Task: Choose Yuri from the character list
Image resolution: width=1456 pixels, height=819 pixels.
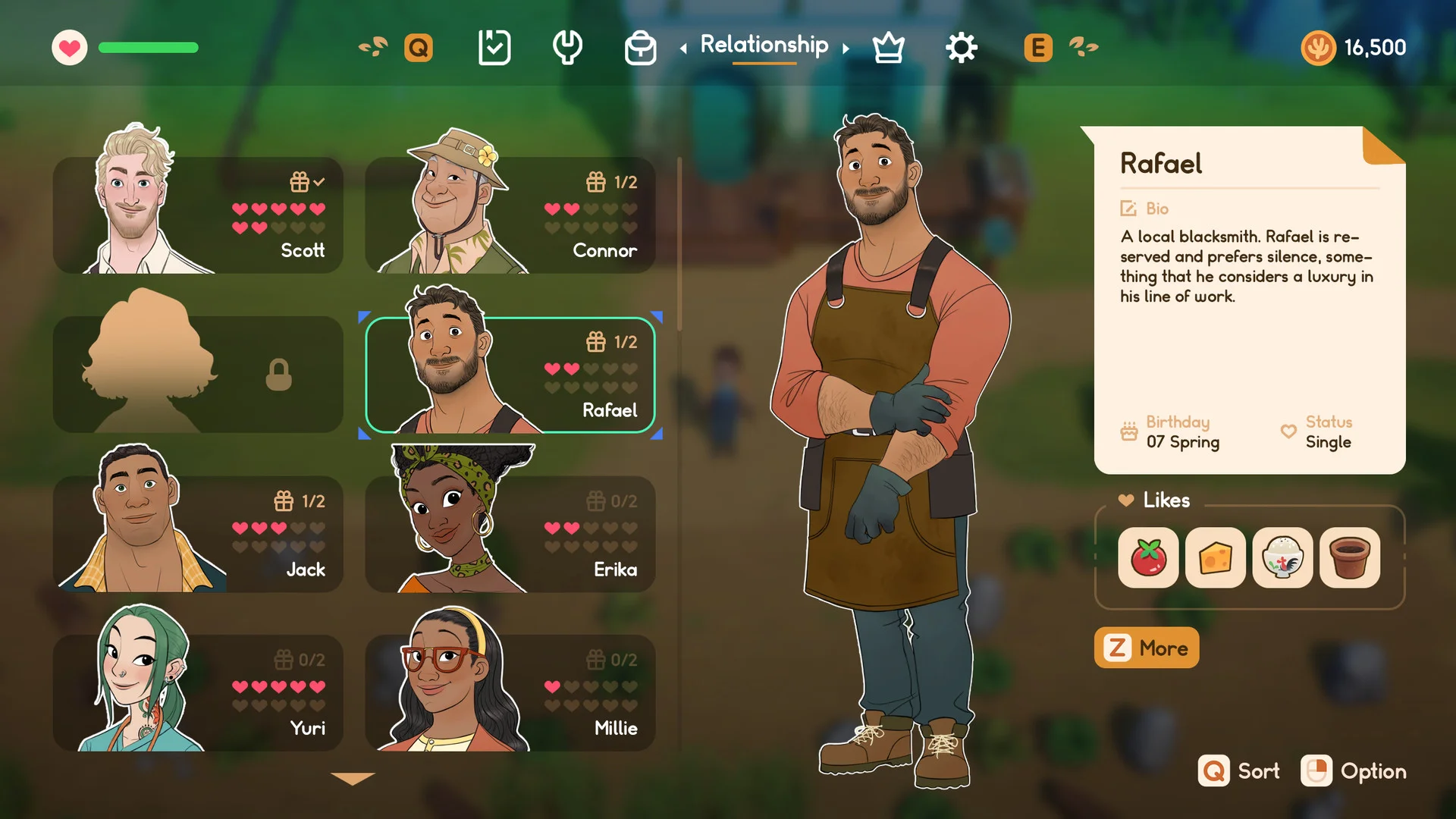Action: [198, 693]
